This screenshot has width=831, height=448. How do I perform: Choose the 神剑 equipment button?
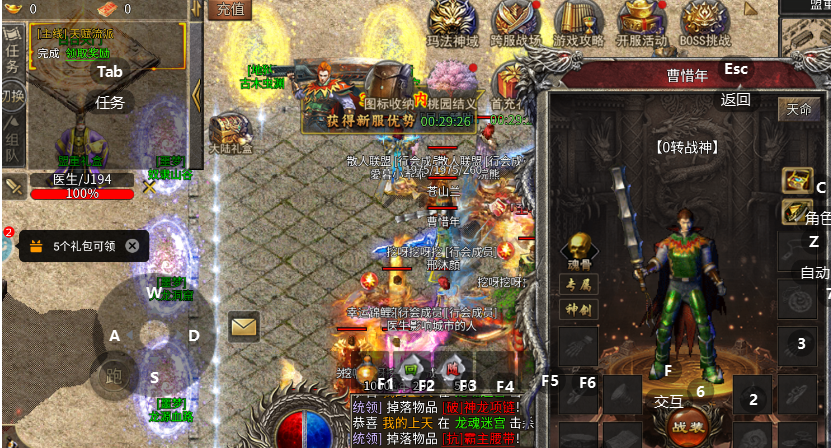[578, 310]
